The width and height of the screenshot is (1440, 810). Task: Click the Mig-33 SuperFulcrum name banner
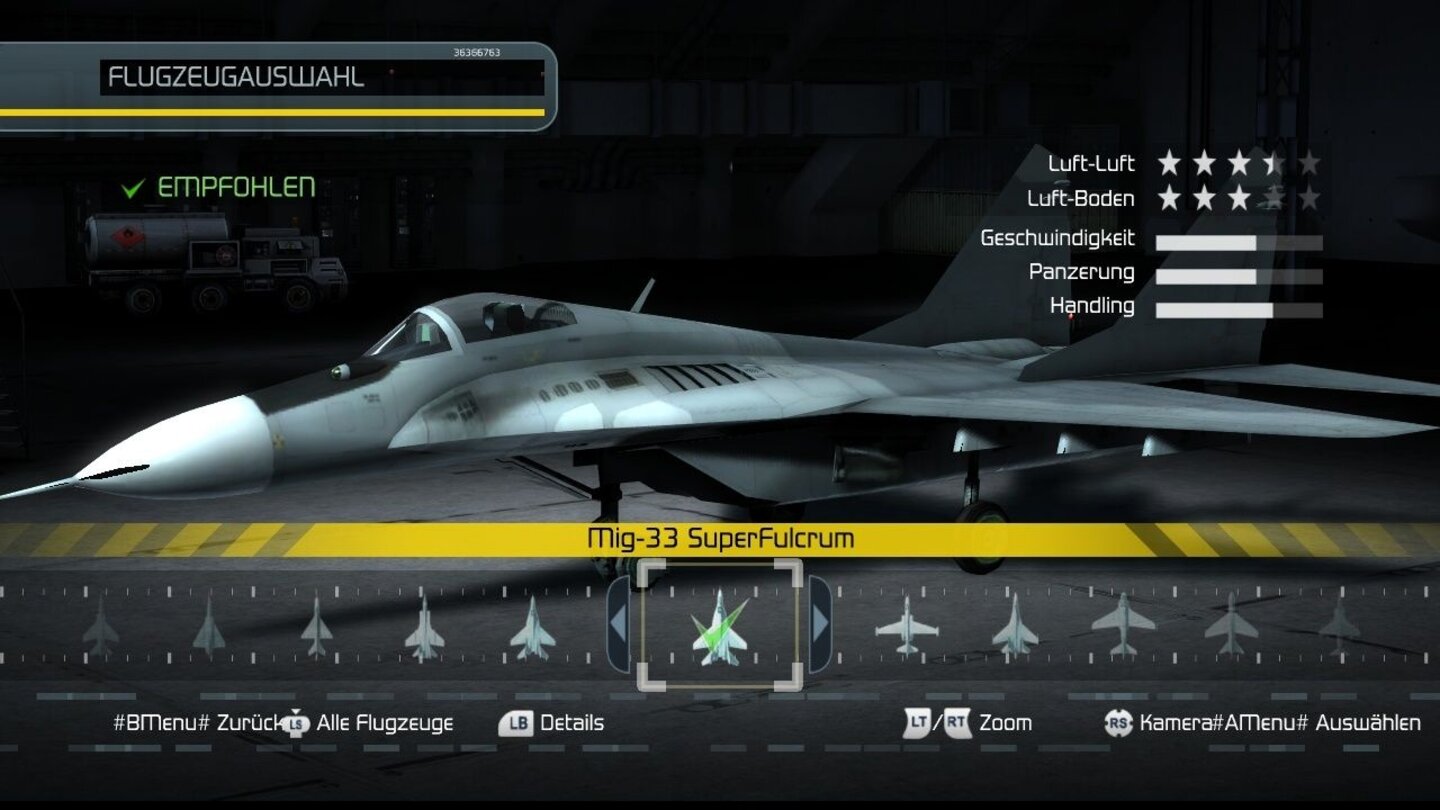(x=720, y=536)
